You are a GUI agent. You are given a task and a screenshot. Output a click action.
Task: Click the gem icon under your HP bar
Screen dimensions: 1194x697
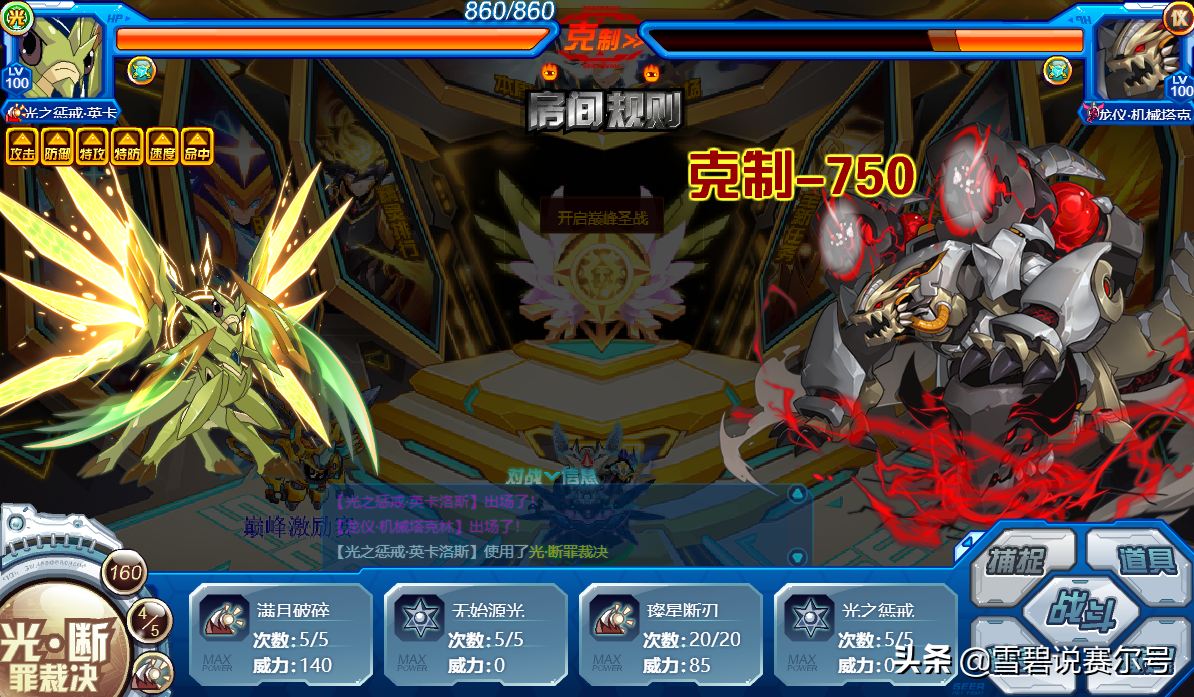tap(141, 70)
